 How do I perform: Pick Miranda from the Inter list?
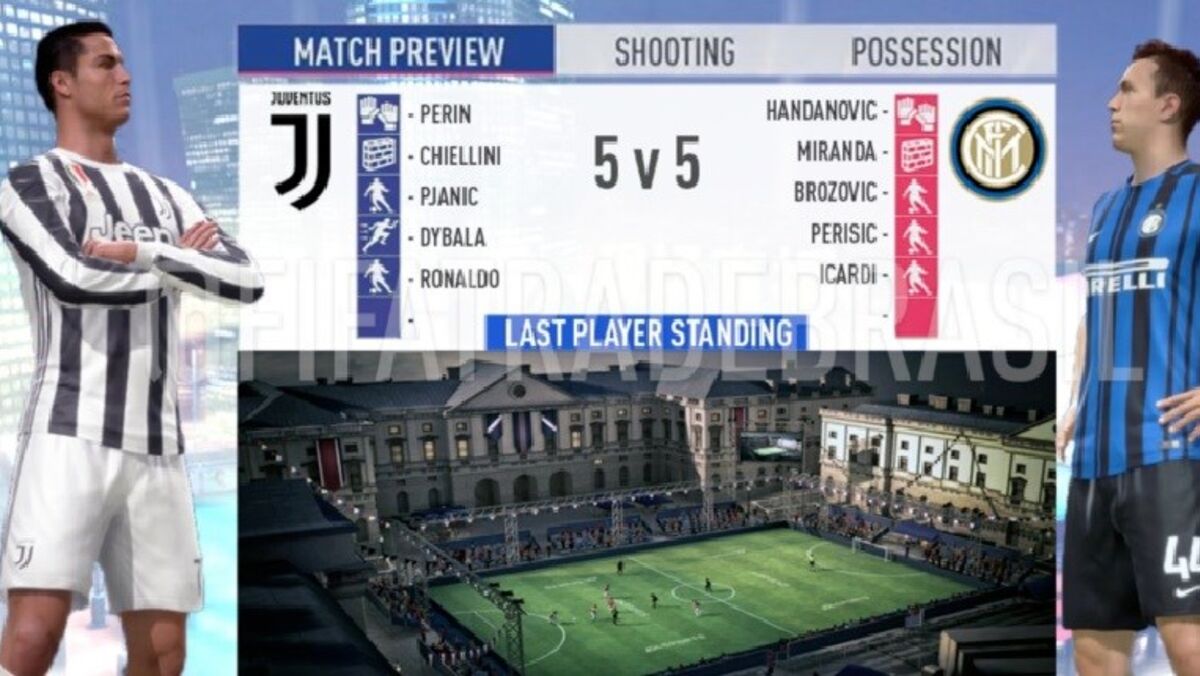point(837,152)
